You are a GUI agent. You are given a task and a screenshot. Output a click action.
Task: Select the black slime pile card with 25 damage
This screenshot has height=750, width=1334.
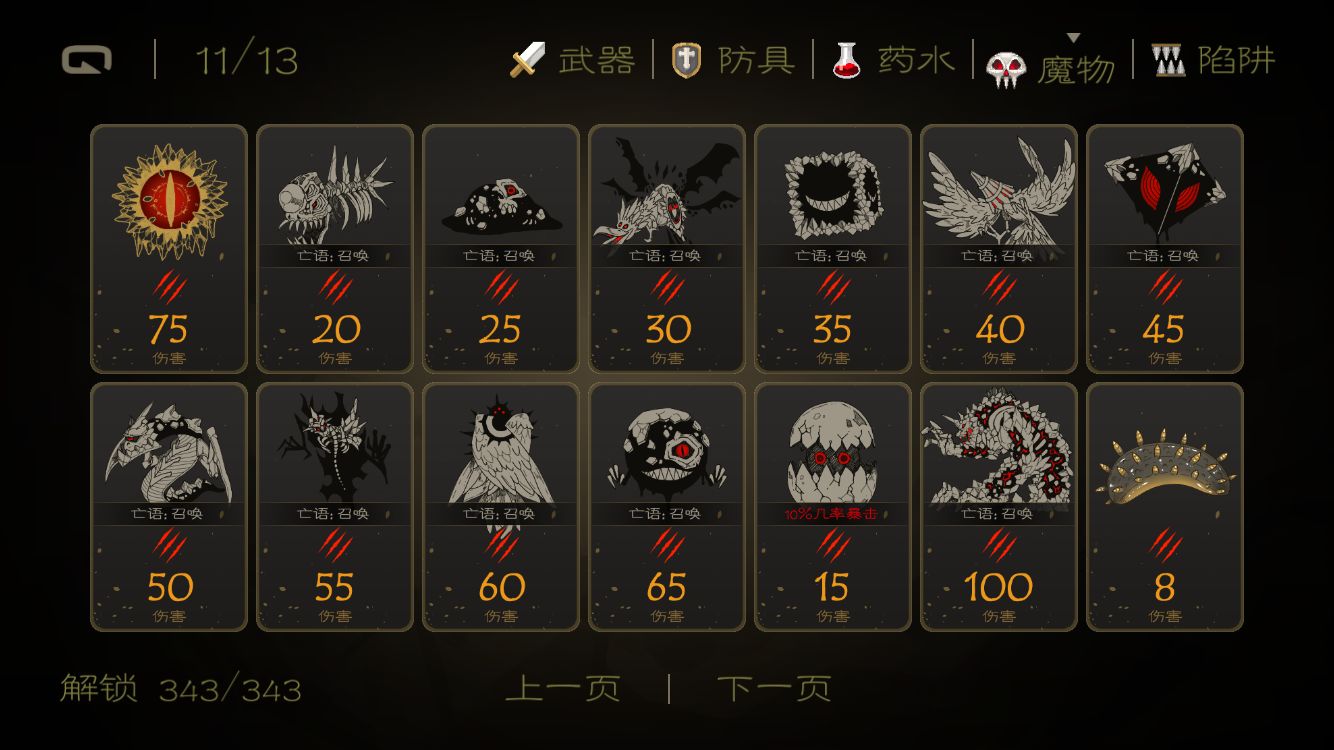coord(501,249)
